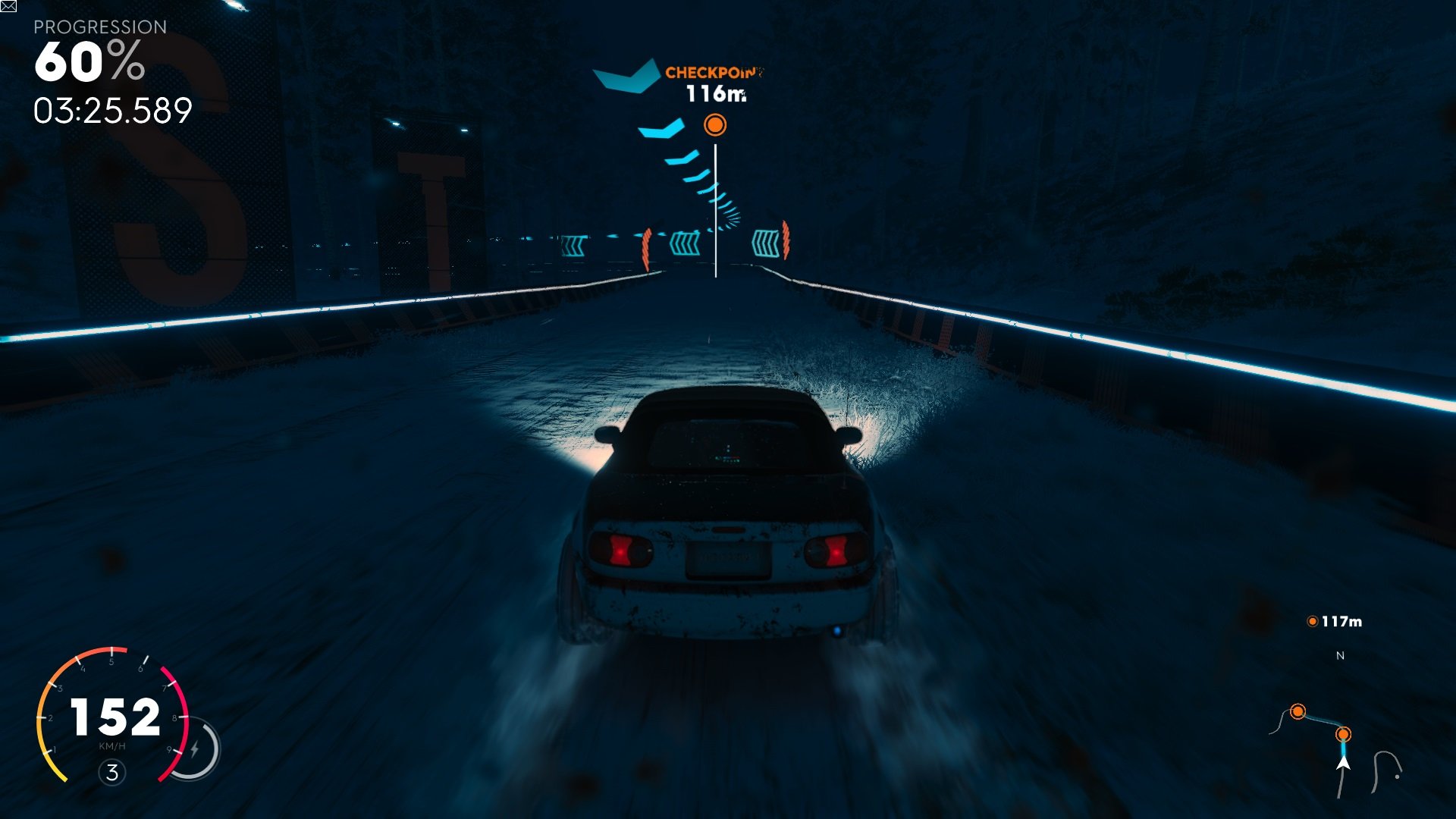Click the player arrow on the minimap
Screen dimensions: 1456x819
(x=1342, y=762)
